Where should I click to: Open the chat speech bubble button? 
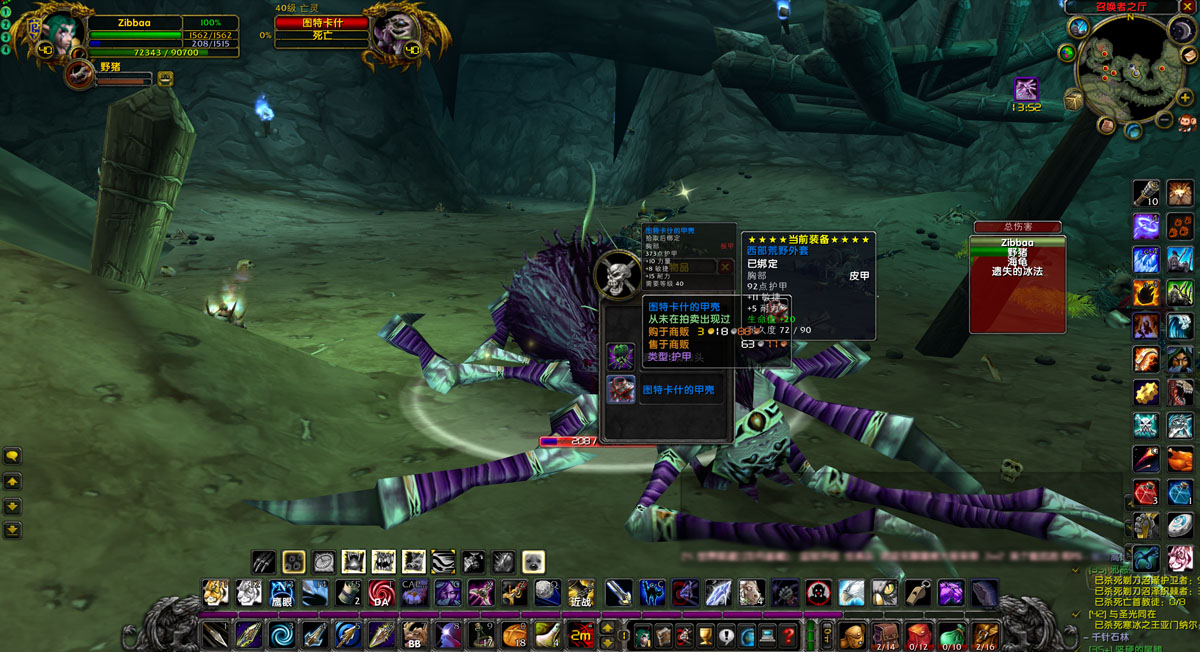(x=13, y=456)
